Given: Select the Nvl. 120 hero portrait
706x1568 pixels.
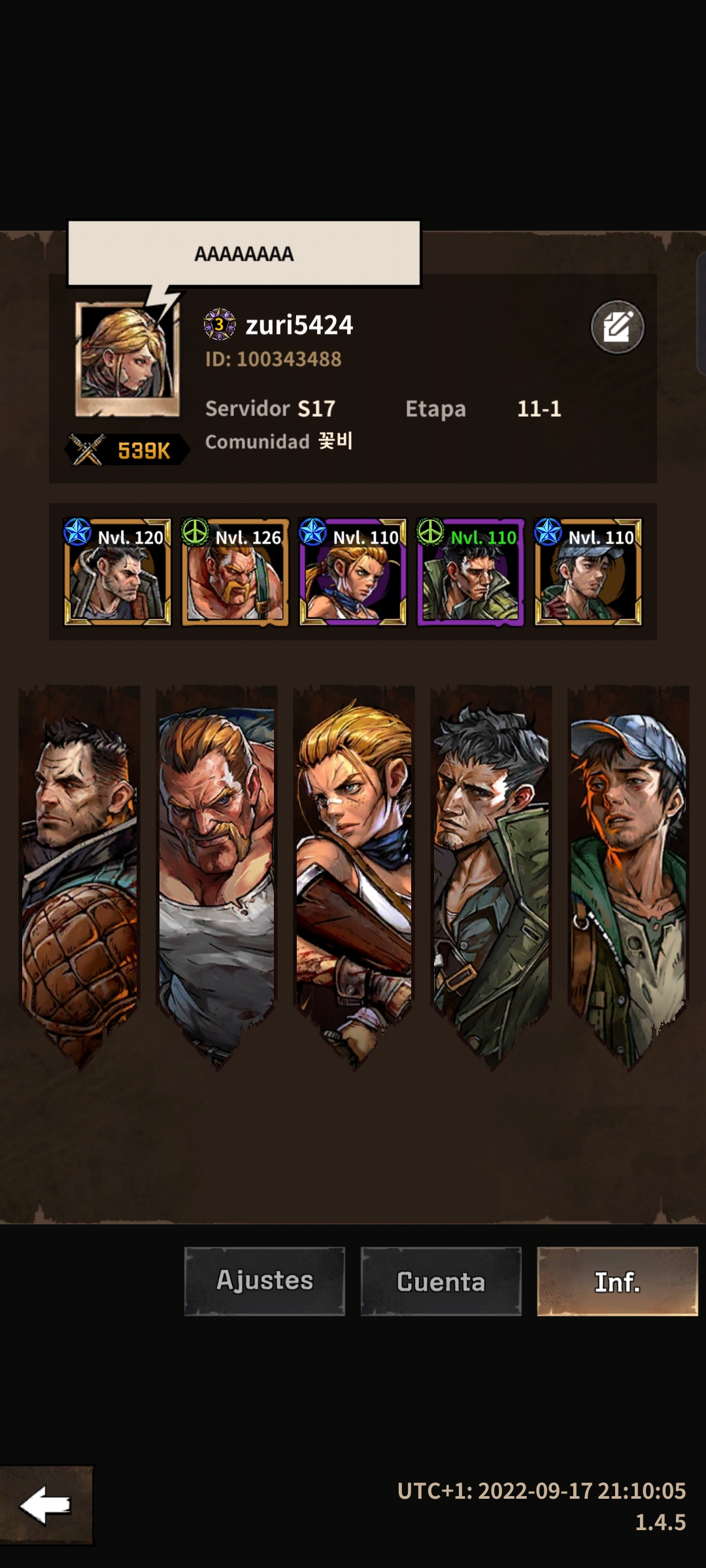Looking at the screenshot, I should (118, 572).
